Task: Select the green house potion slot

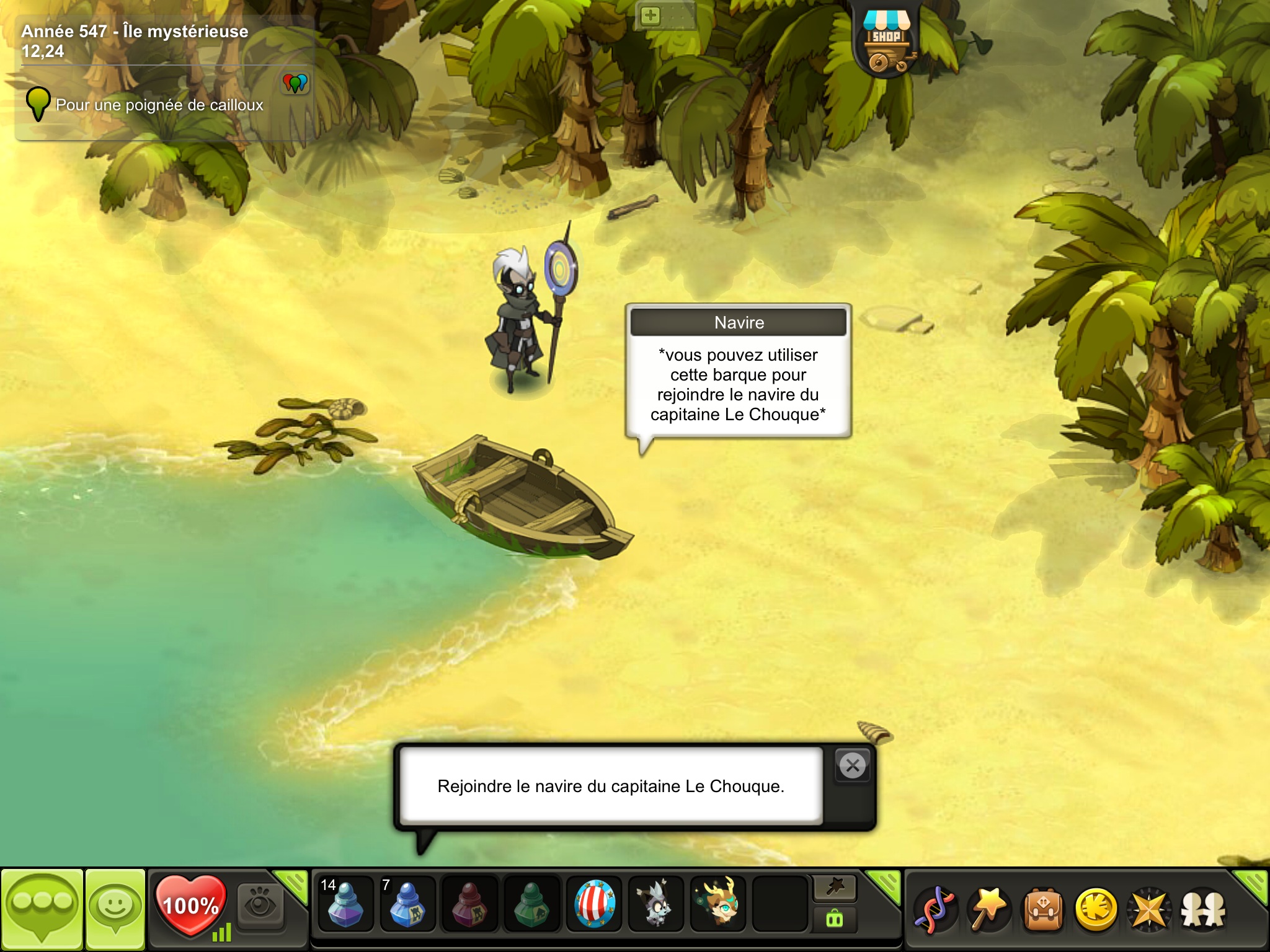Action: coord(531,905)
